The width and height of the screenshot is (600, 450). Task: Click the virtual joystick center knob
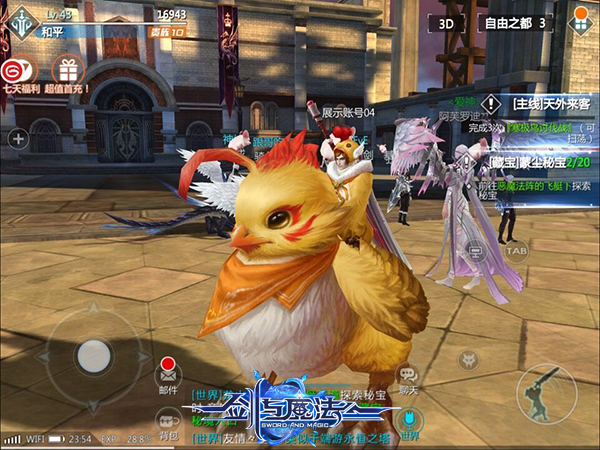(x=94, y=355)
